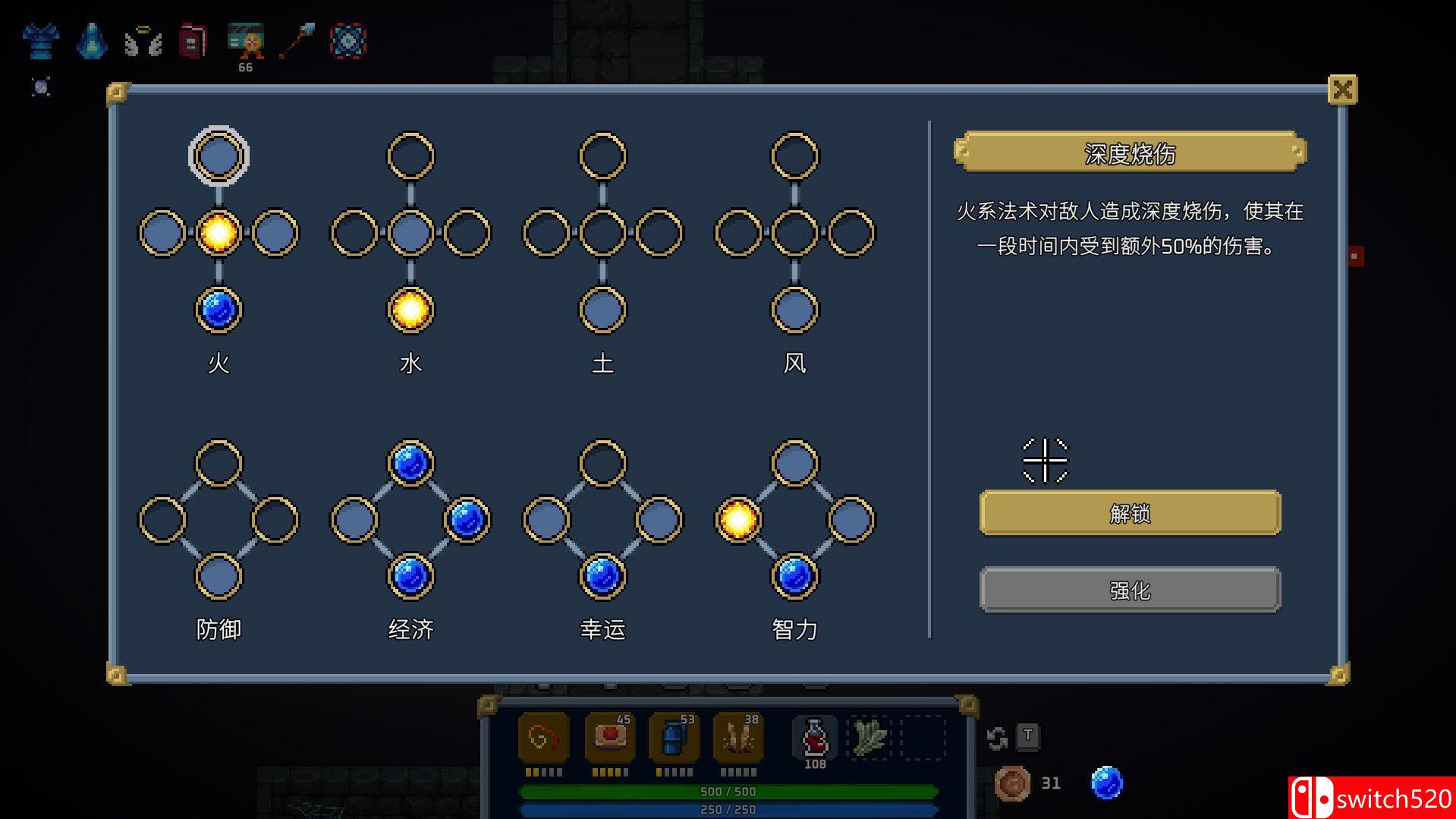The height and width of the screenshot is (819, 1456).
Task: Click the blue mana orb at bottom right
Action: [1107, 783]
